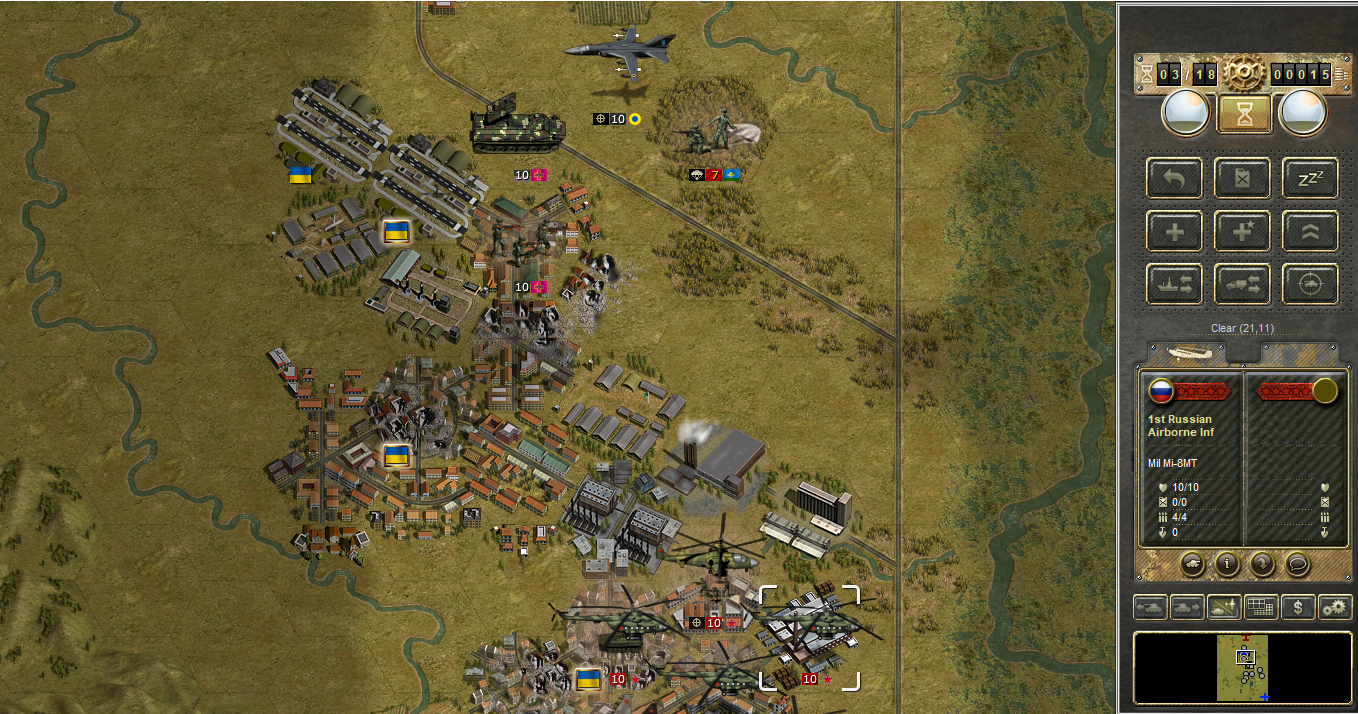1358x714 pixels.
Task: Click the ship embark swap button
Action: 1175,285
